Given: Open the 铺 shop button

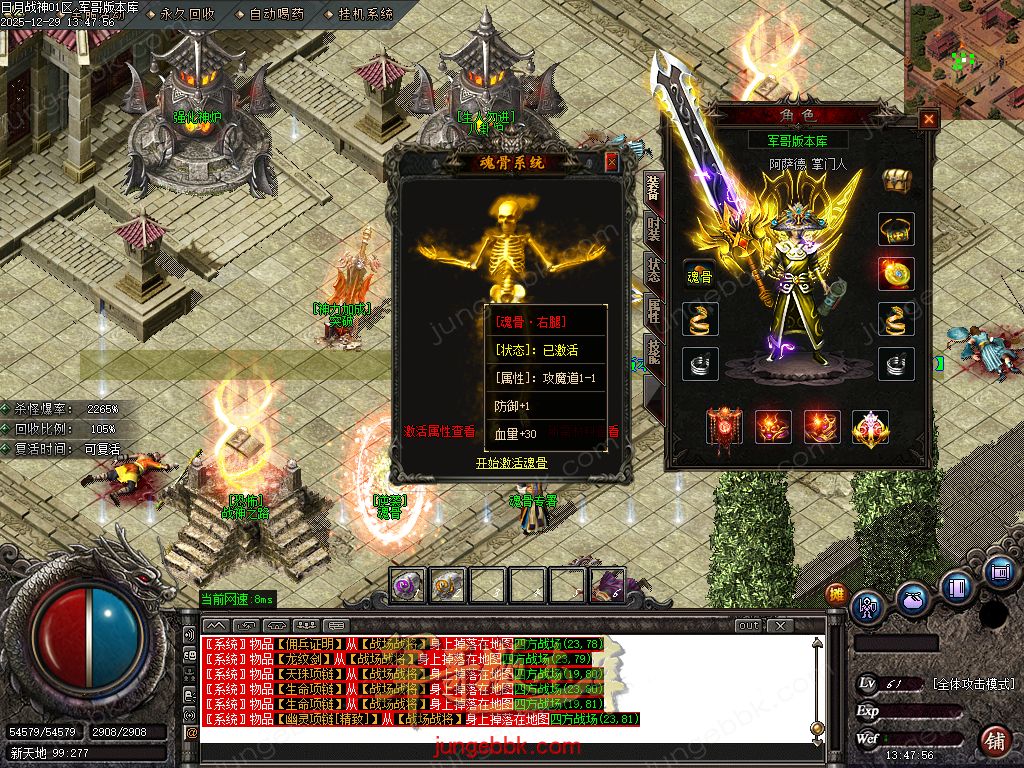Looking at the screenshot, I should [993, 741].
